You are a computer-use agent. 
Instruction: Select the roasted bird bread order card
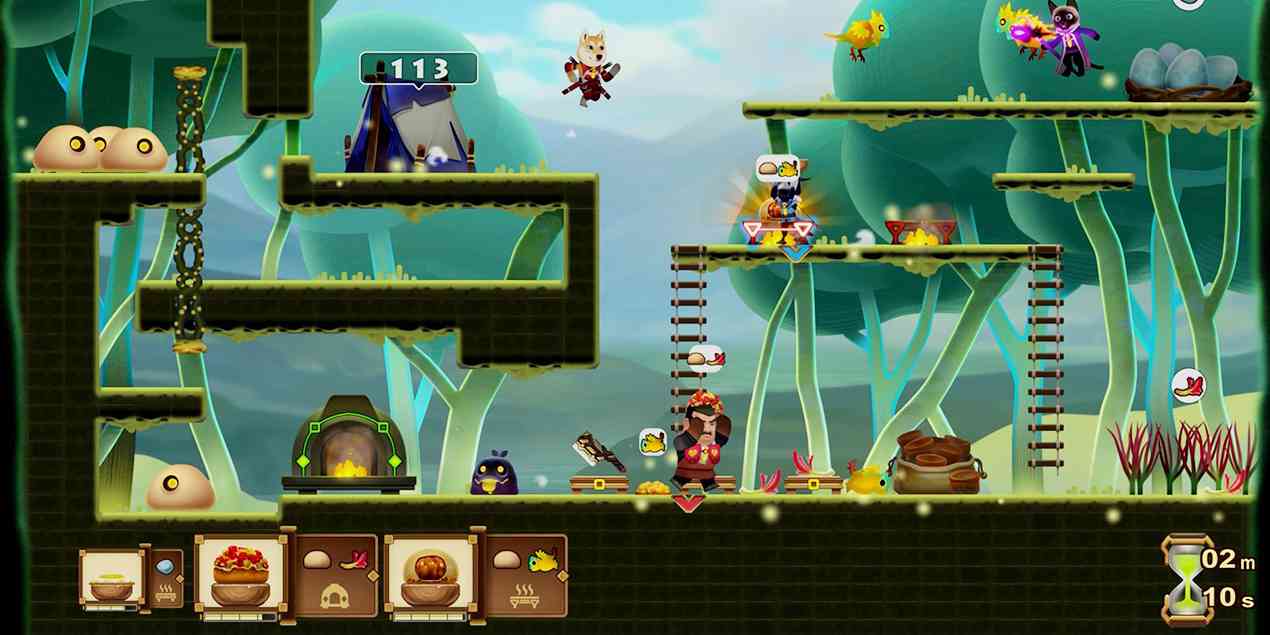pos(432,574)
